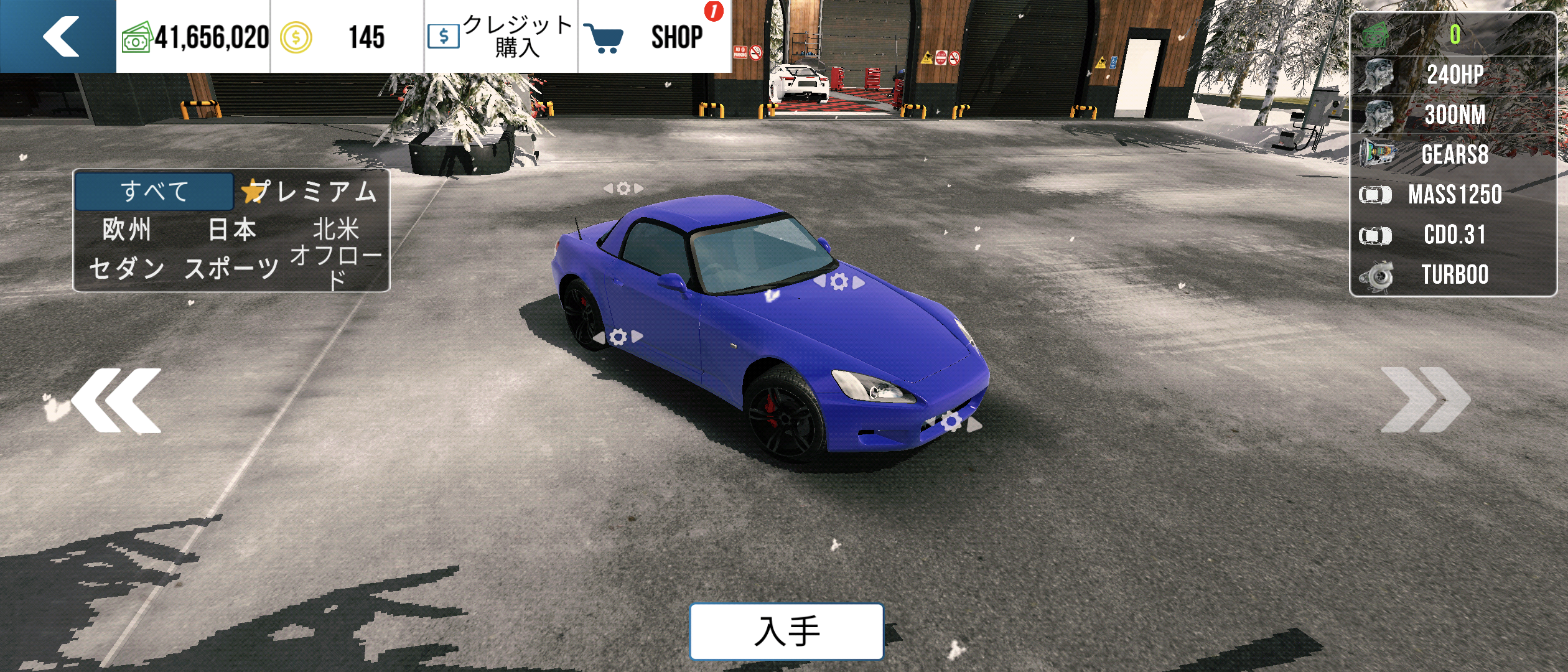Tap the green cash balance
Screen dimensions: 1568x672
(x=194, y=36)
